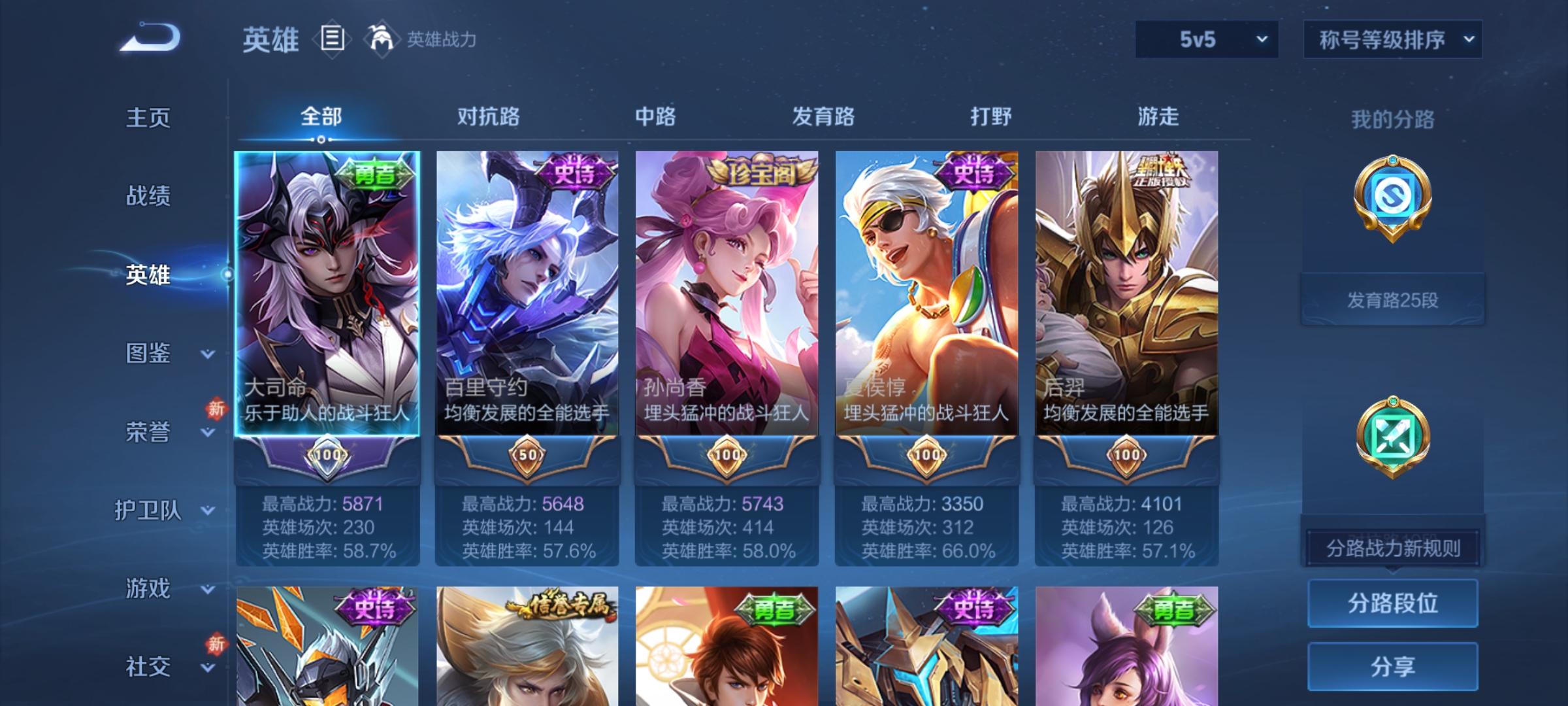
Task: Switch to the 对抗路 tab
Action: 487,116
